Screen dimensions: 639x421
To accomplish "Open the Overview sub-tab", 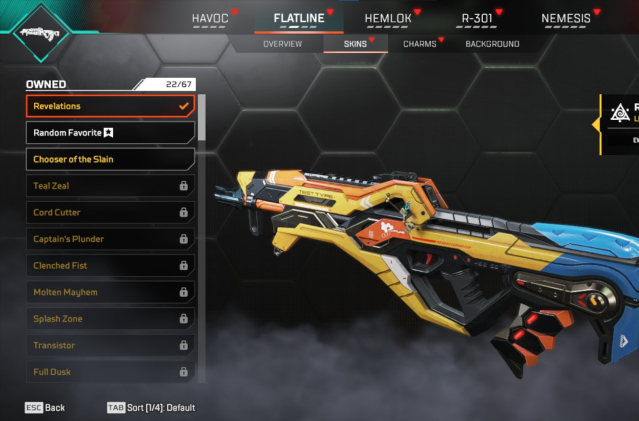I will (x=282, y=44).
